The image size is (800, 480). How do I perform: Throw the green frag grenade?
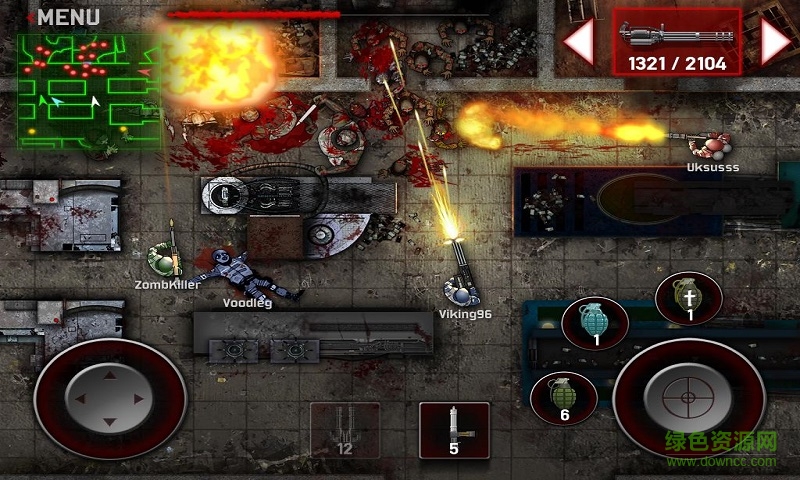point(564,398)
